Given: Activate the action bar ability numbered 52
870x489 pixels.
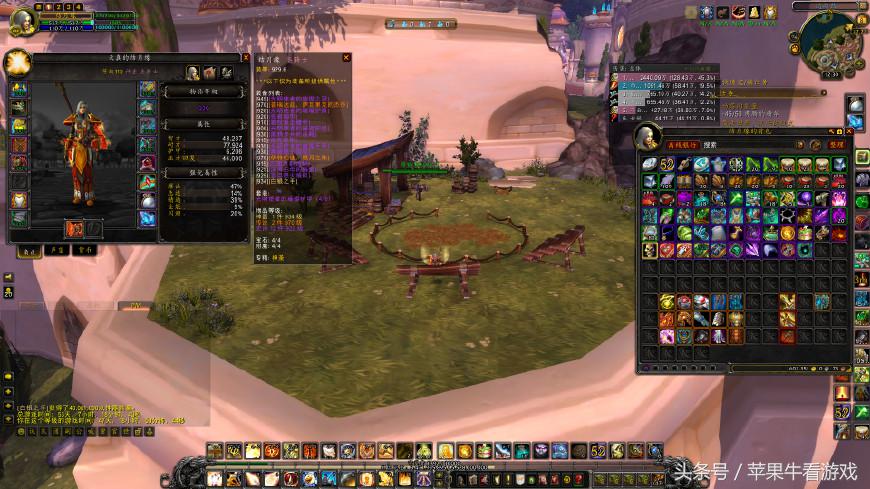Looking at the screenshot, I should coord(598,451).
